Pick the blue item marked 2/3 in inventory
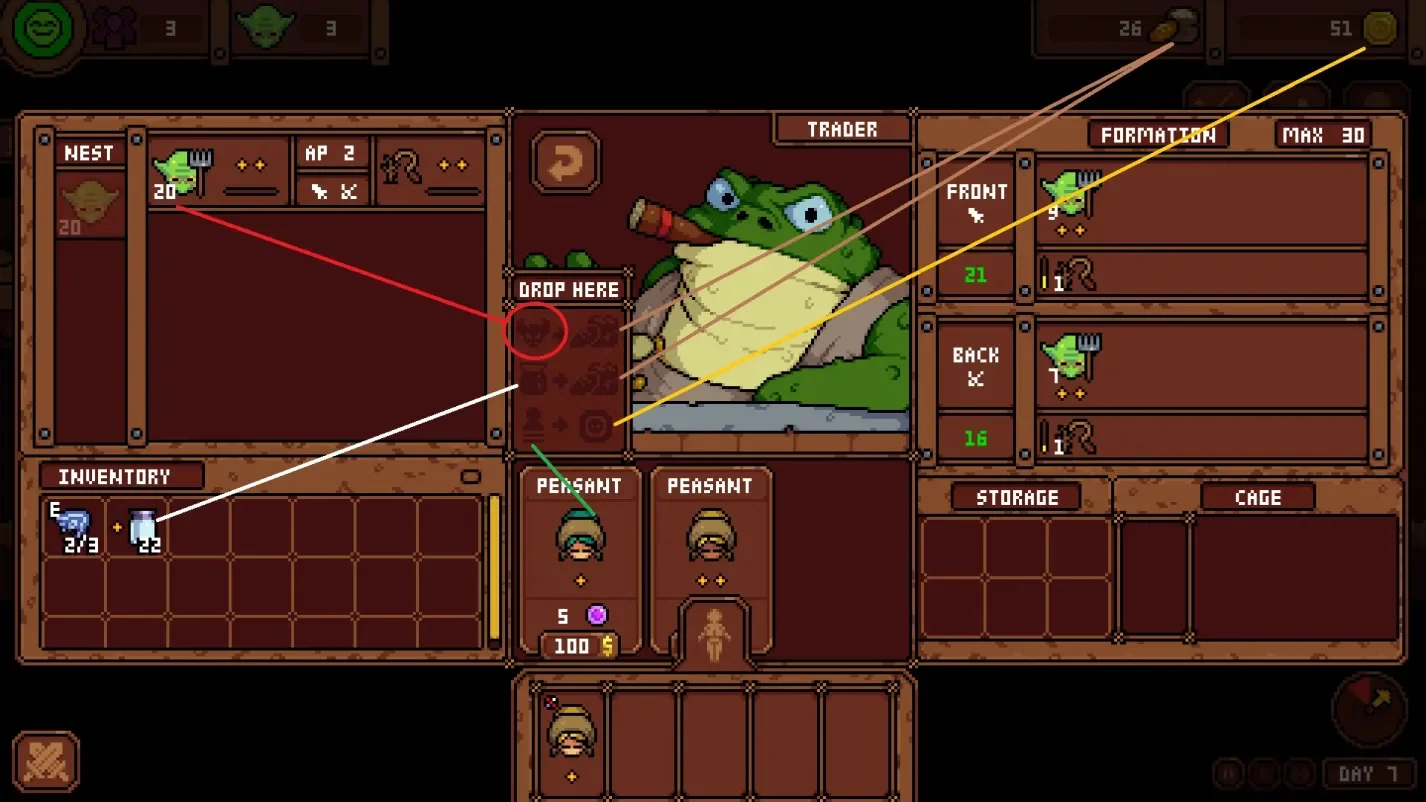1426x802 pixels. point(74,528)
